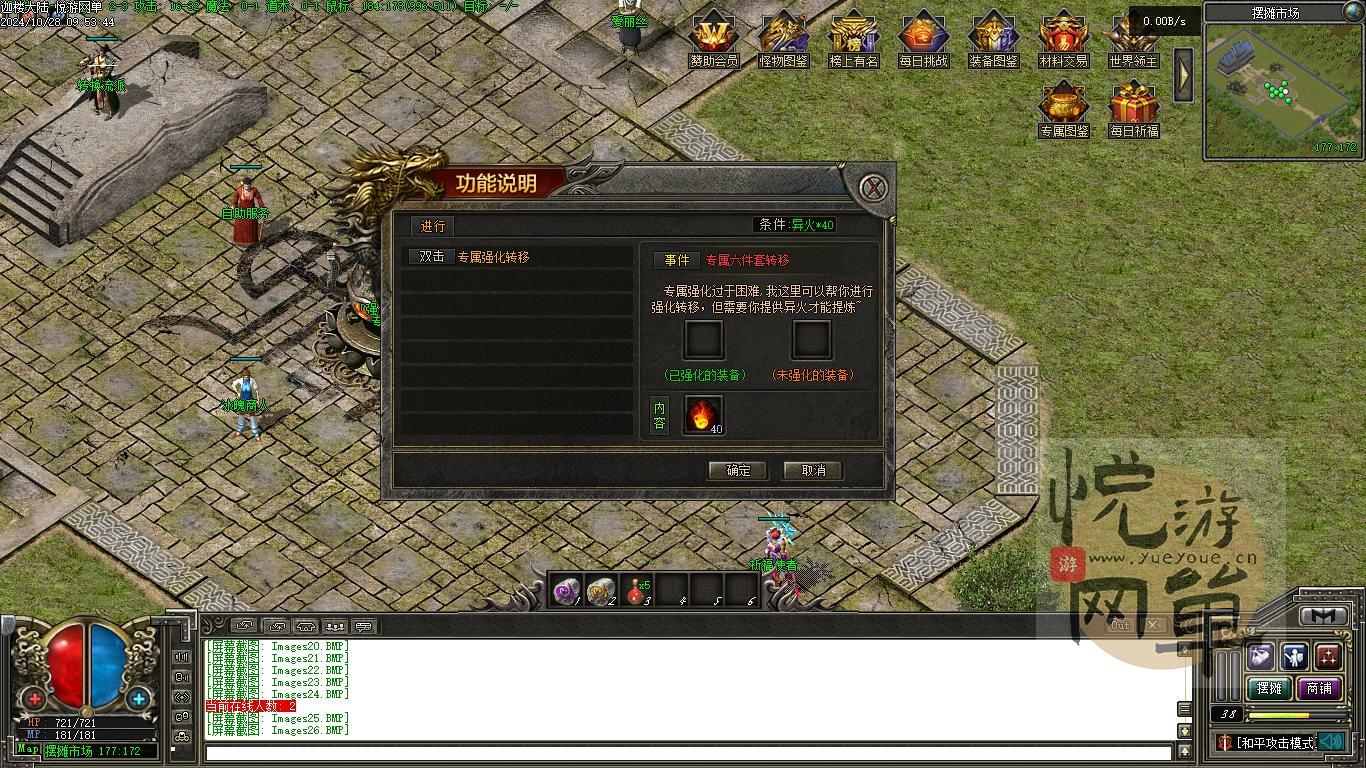
Task: Open the 每日祈福 gift box icon
Action: (1133, 106)
